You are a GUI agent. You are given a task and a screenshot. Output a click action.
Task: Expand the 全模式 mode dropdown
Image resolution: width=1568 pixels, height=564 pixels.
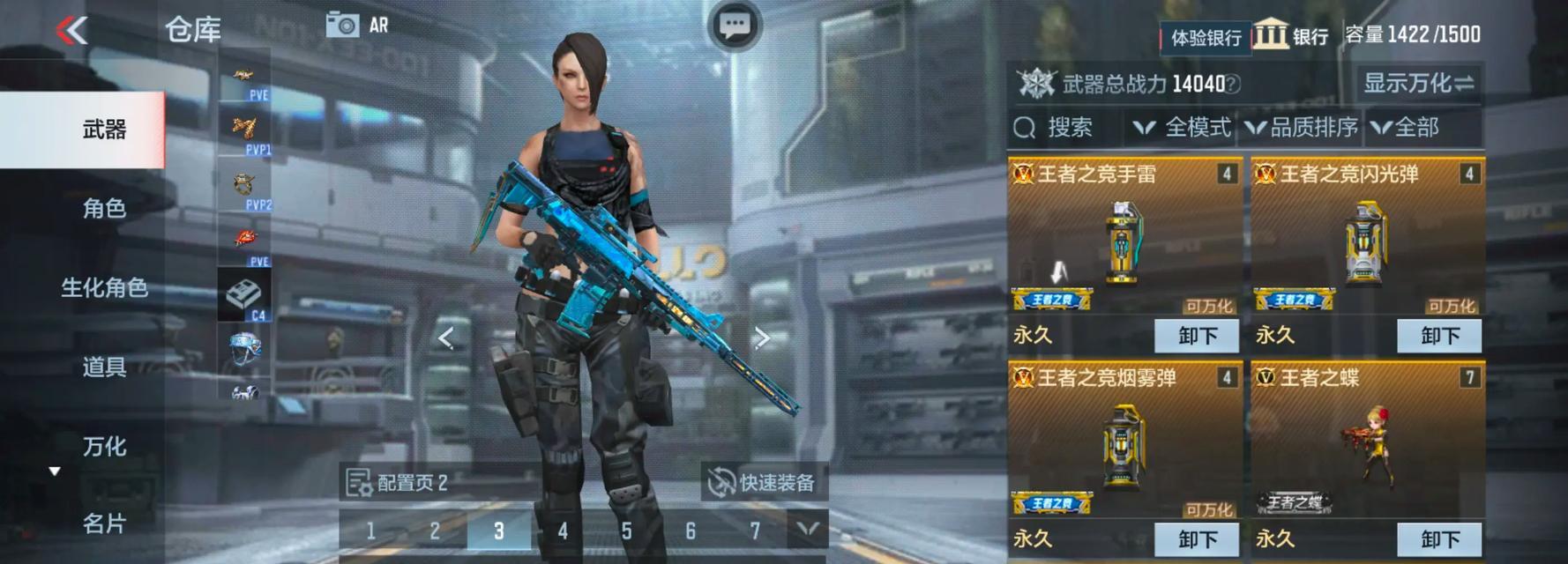[x=1182, y=128]
